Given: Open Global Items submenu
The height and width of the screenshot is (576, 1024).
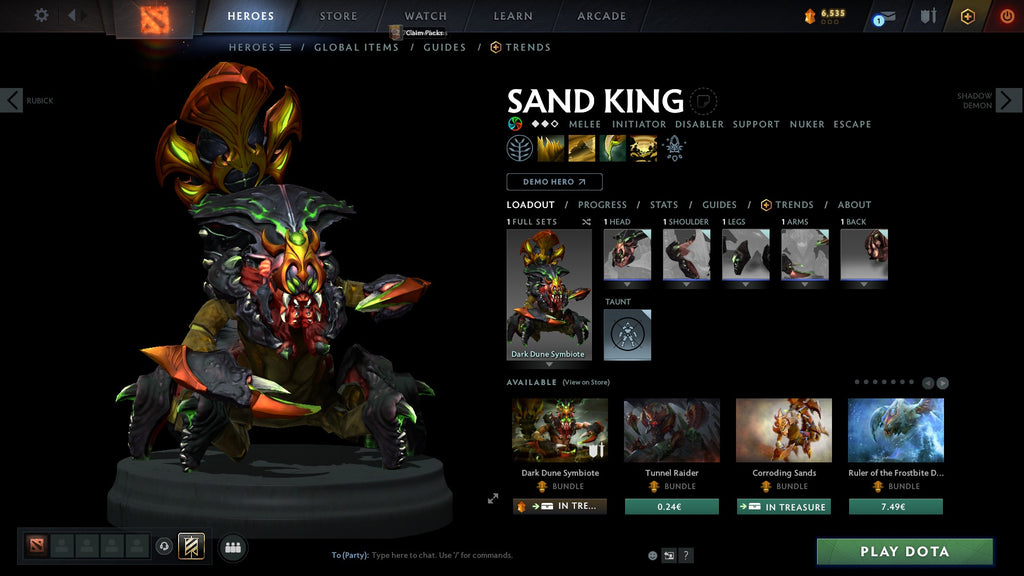Looking at the screenshot, I should pyautogui.click(x=356, y=47).
